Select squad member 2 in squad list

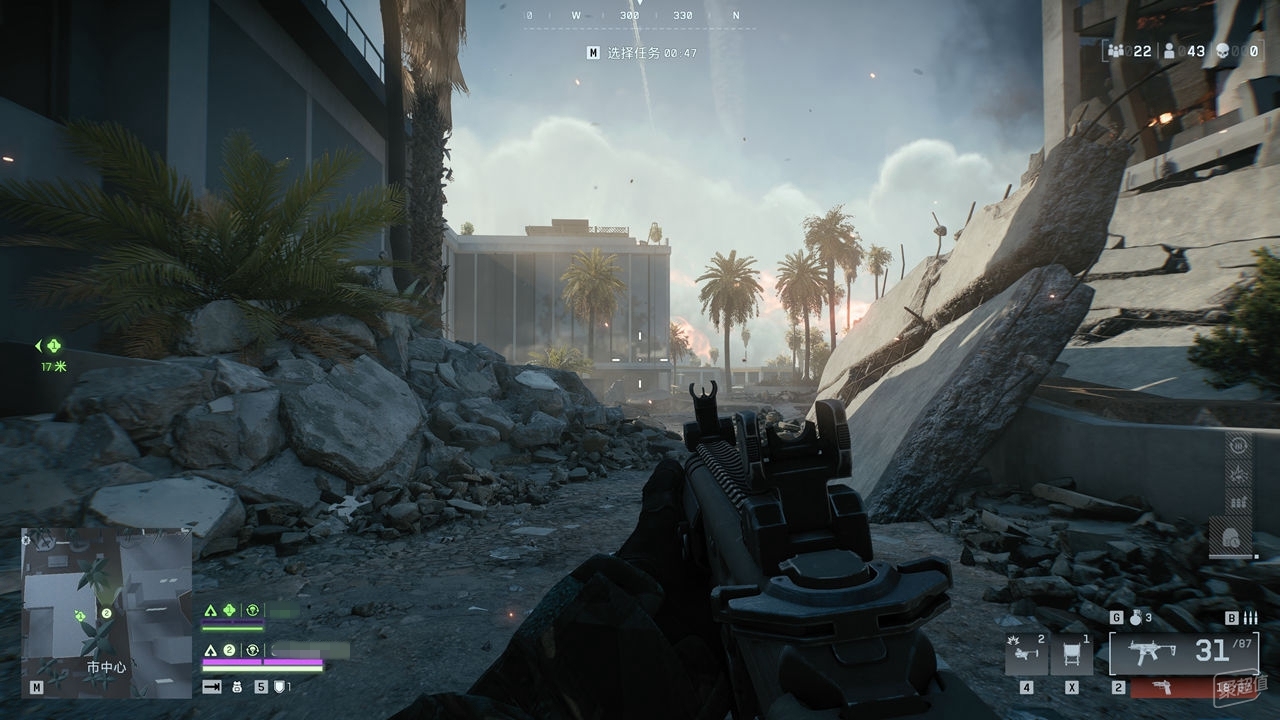228,649
